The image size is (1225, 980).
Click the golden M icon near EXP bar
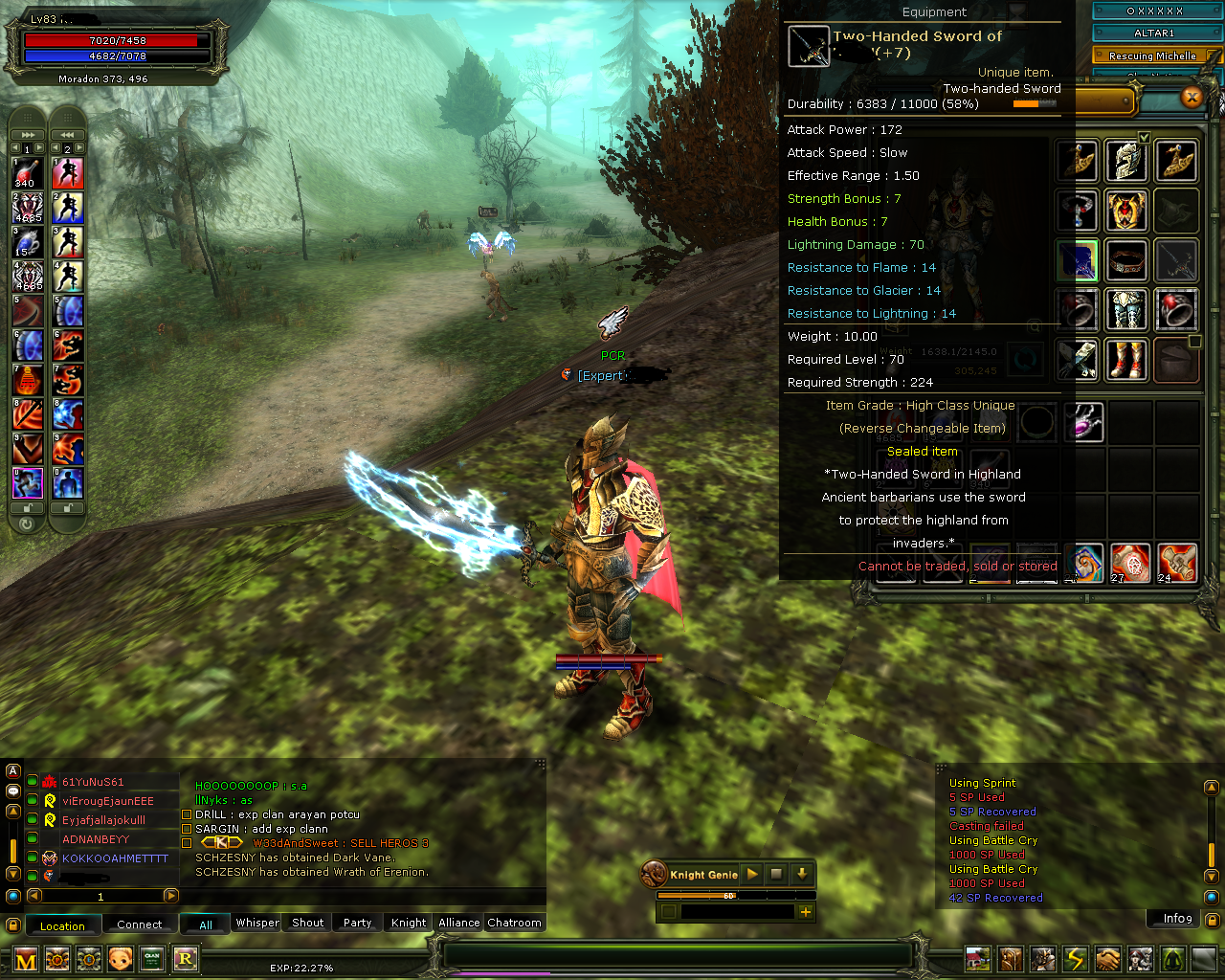click(x=24, y=958)
